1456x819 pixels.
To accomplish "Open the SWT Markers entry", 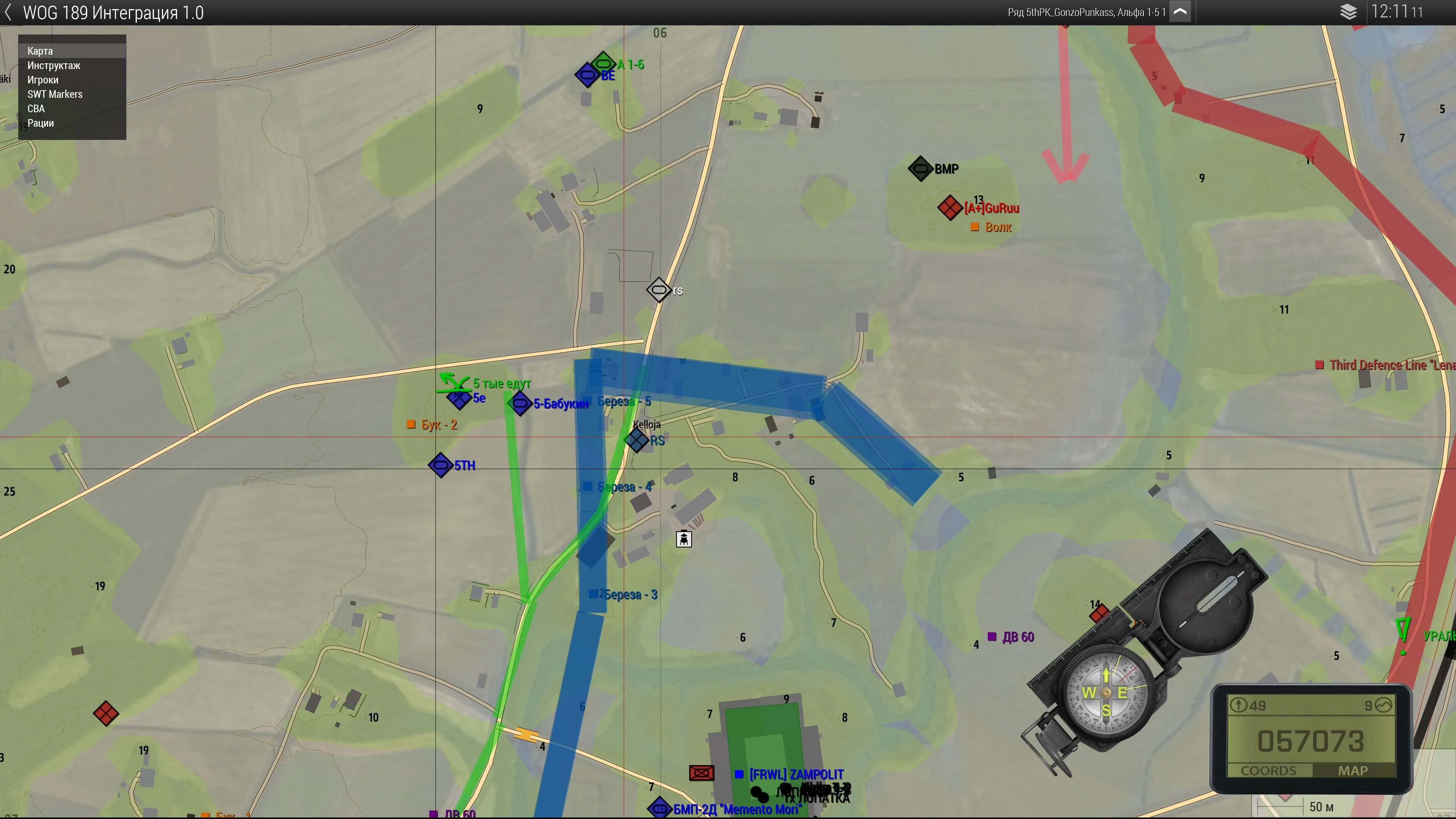I will (x=55, y=94).
